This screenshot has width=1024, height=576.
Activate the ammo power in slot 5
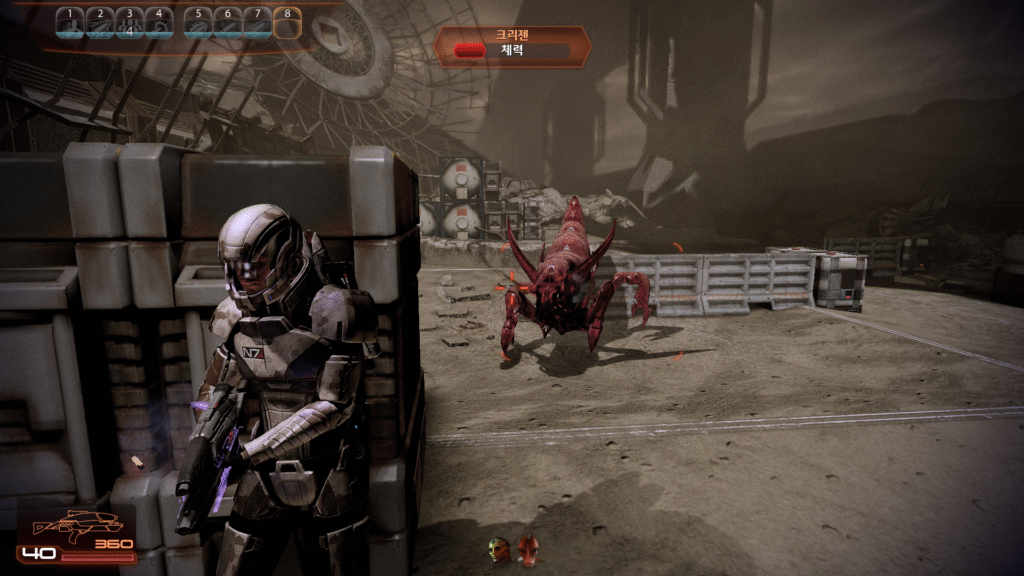click(199, 22)
